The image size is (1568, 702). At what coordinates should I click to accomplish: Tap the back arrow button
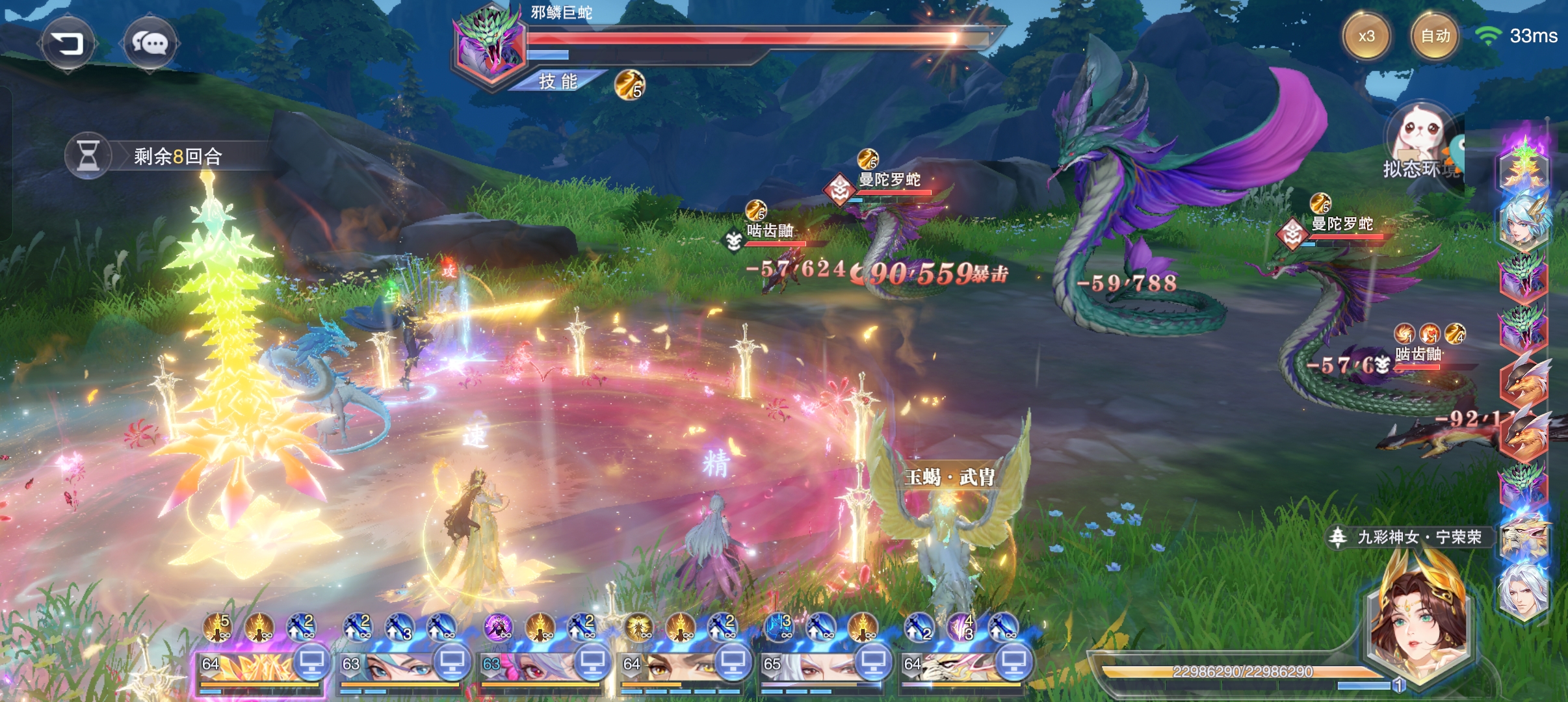point(68,44)
